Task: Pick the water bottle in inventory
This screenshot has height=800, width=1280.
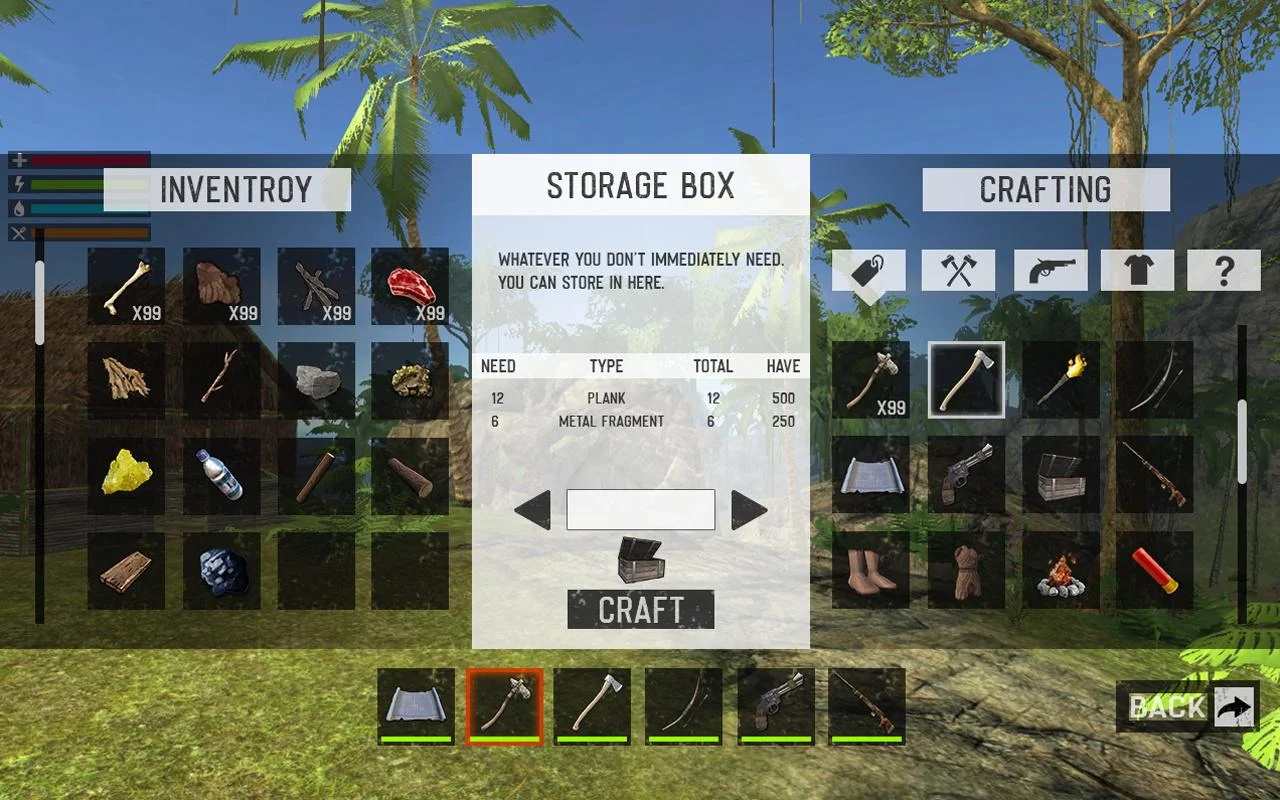Action: point(221,475)
